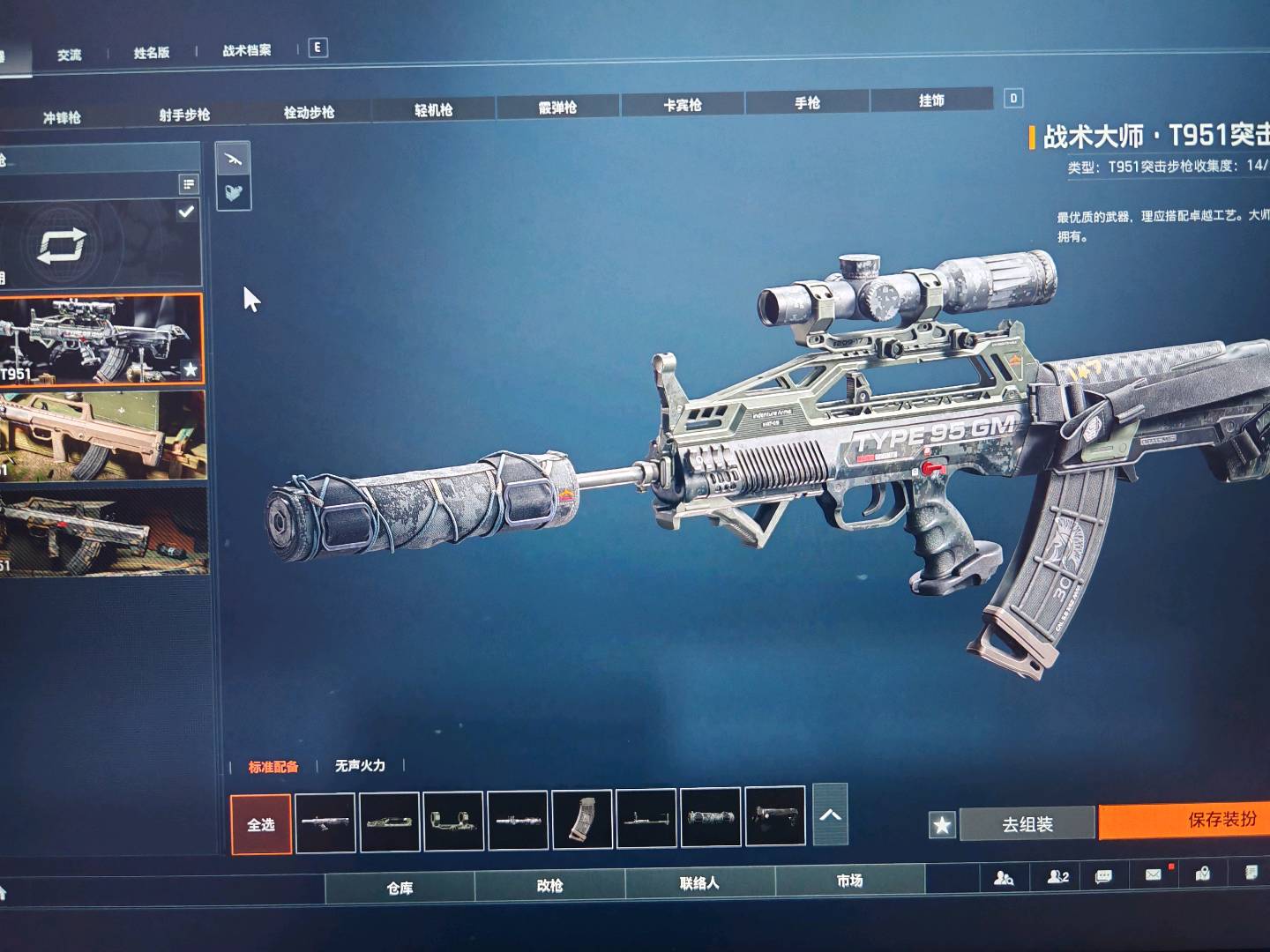Open the 战术档案 tab

point(247,50)
